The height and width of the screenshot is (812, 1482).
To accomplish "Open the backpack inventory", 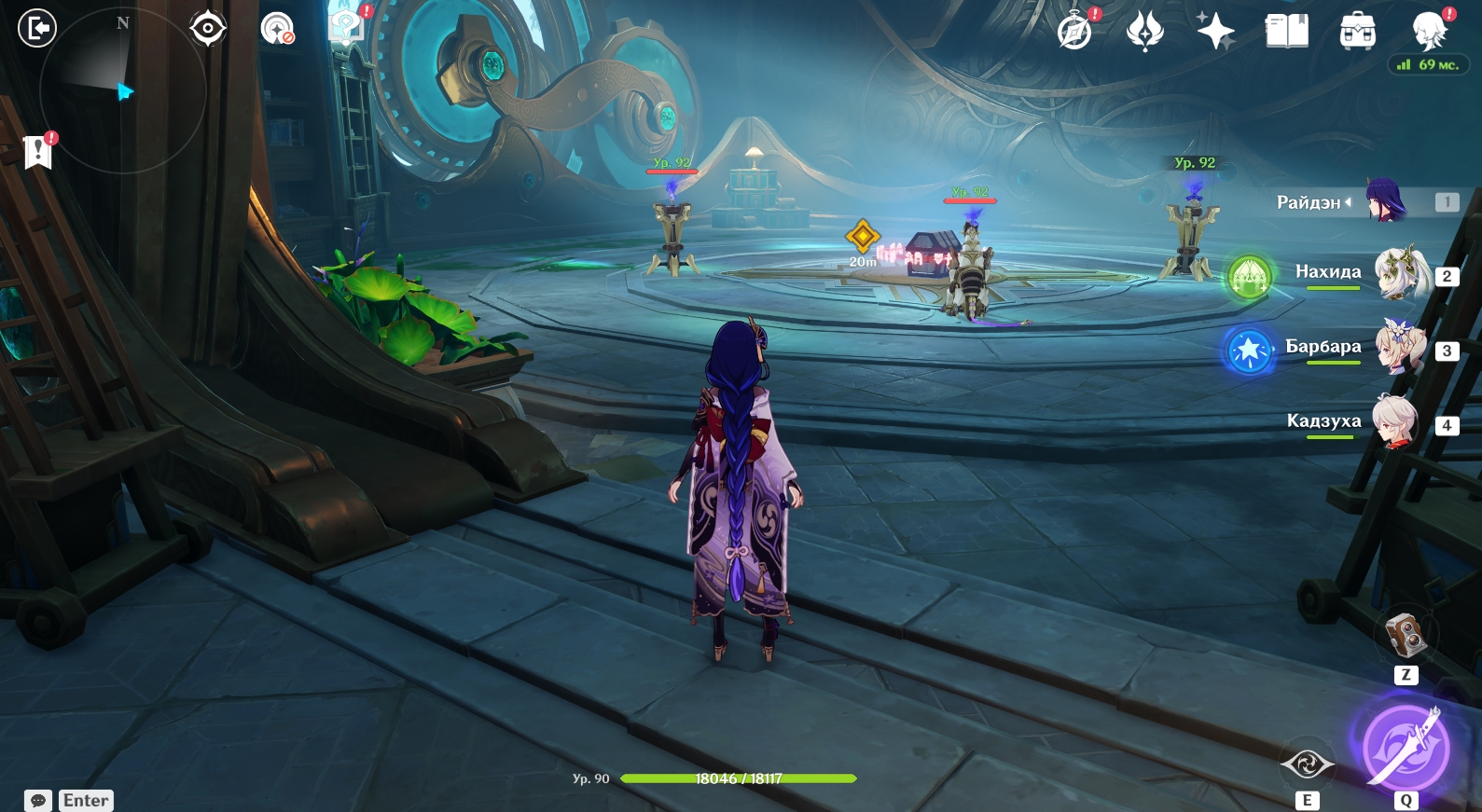I will click(1357, 31).
